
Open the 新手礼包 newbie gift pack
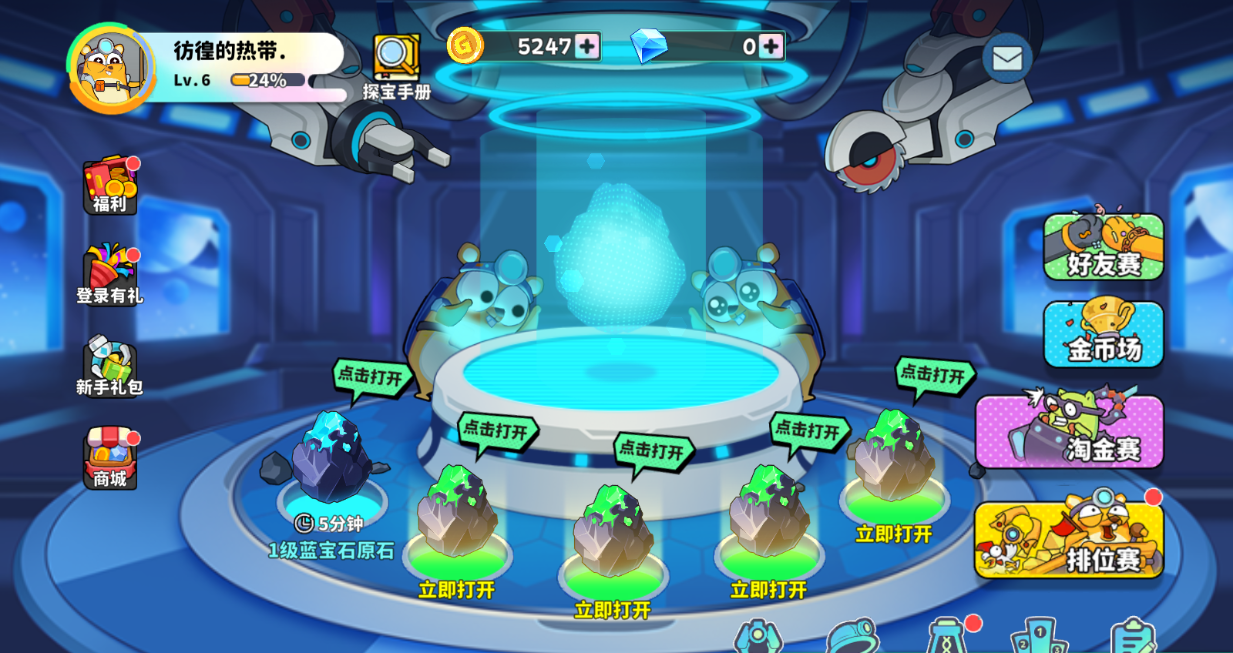pyautogui.click(x=110, y=366)
